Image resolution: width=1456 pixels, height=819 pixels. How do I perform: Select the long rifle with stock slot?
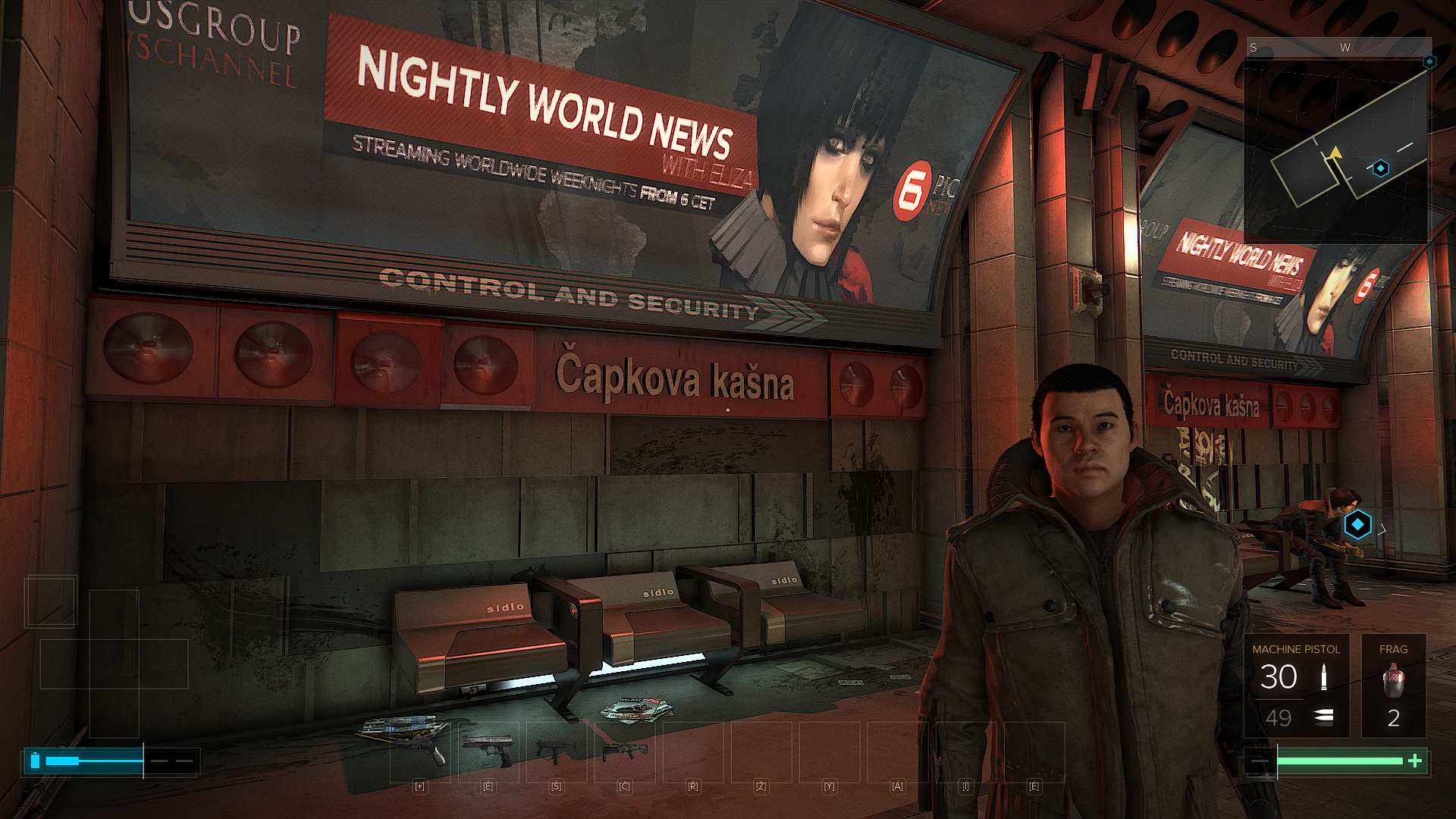point(624,751)
